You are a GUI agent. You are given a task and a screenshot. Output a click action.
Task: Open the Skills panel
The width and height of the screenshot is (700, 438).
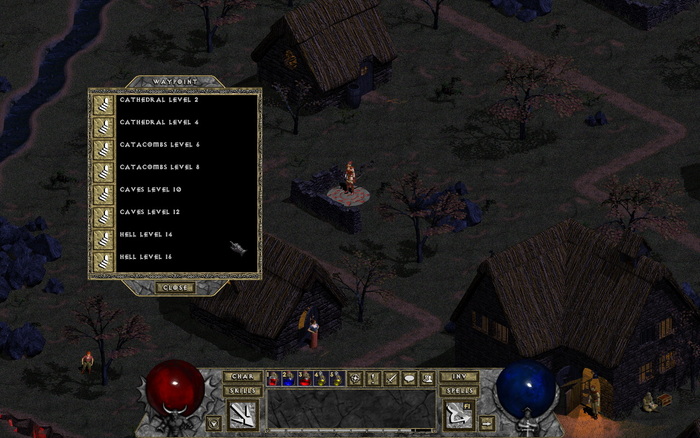242,390
